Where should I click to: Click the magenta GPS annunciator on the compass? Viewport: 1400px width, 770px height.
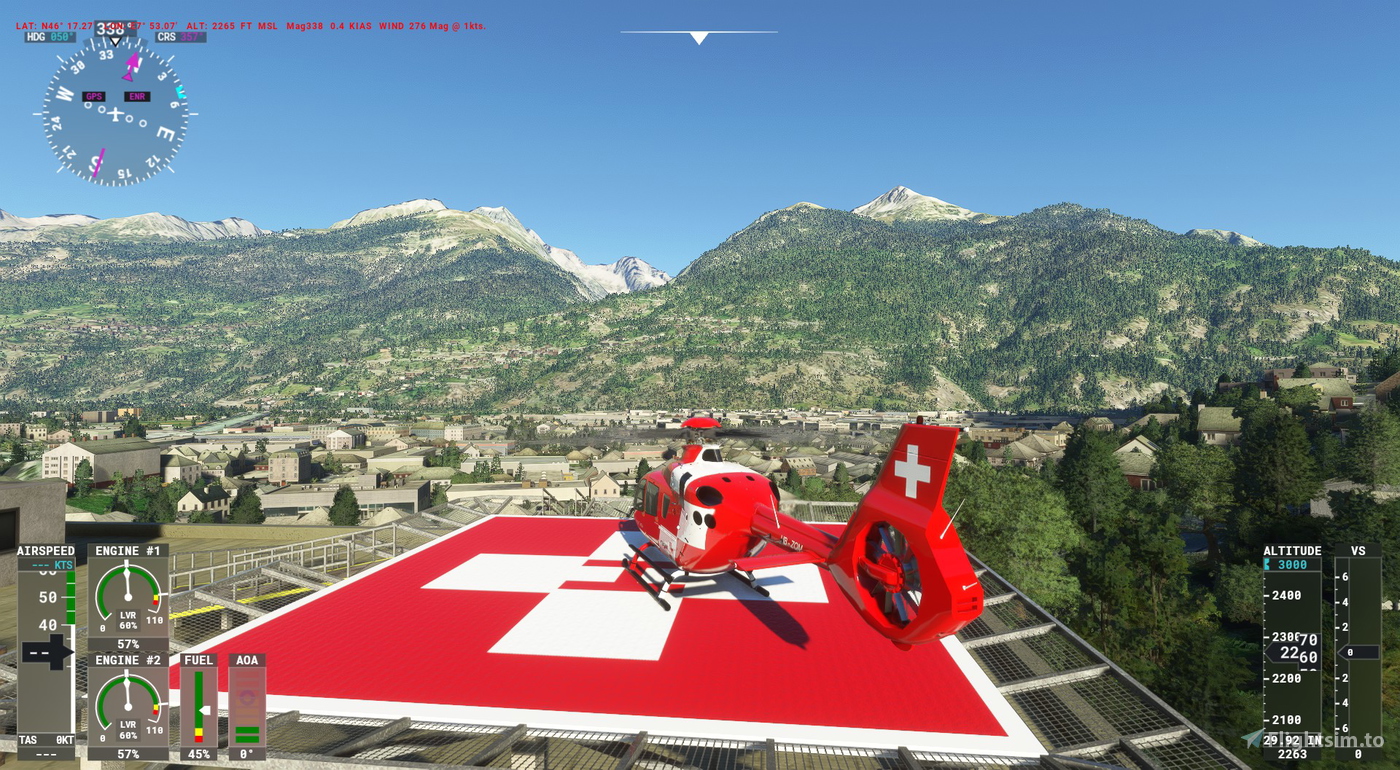pyautogui.click(x=94, y=96)
